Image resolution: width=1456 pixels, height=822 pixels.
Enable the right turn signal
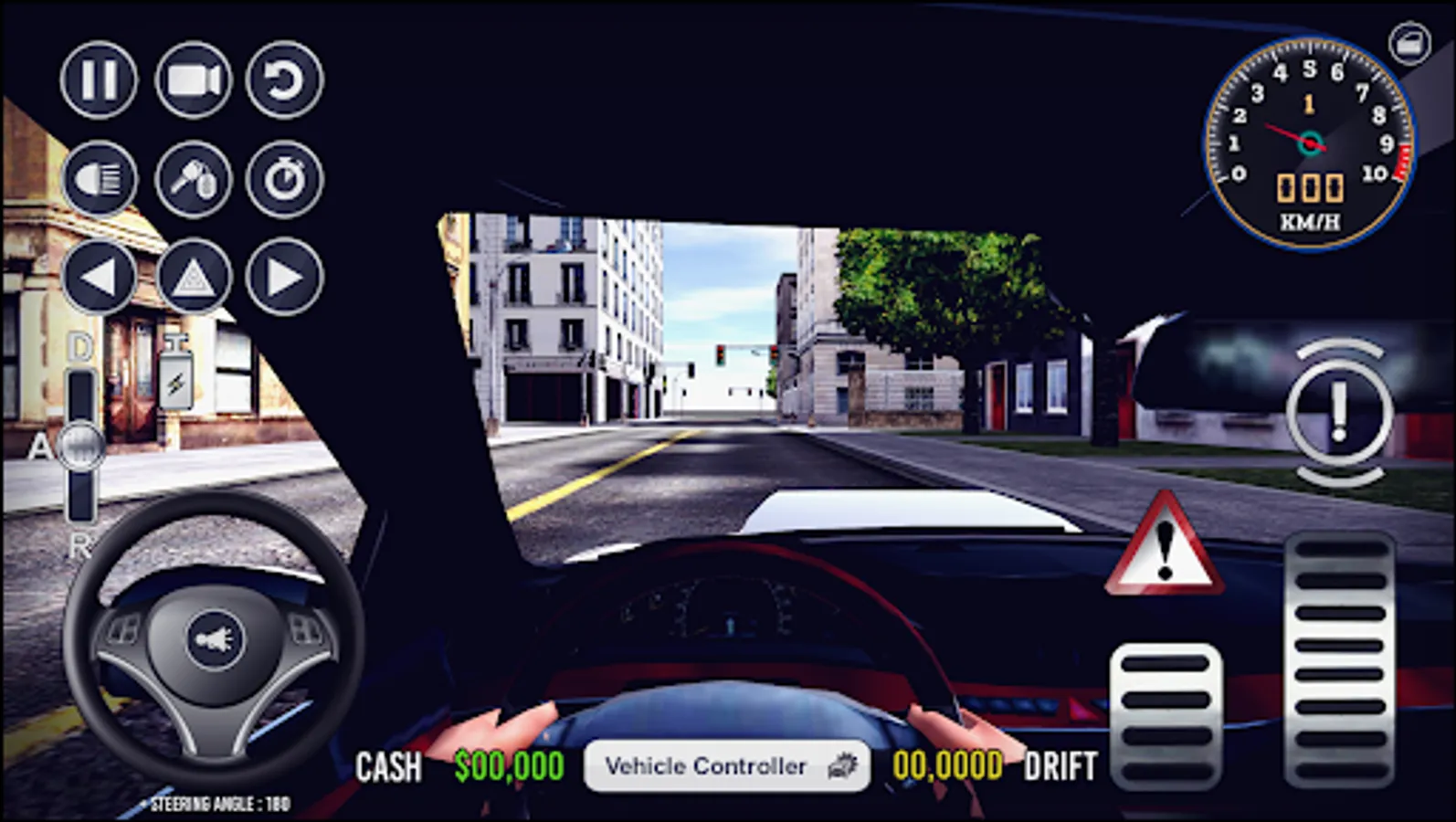point(285,275)
